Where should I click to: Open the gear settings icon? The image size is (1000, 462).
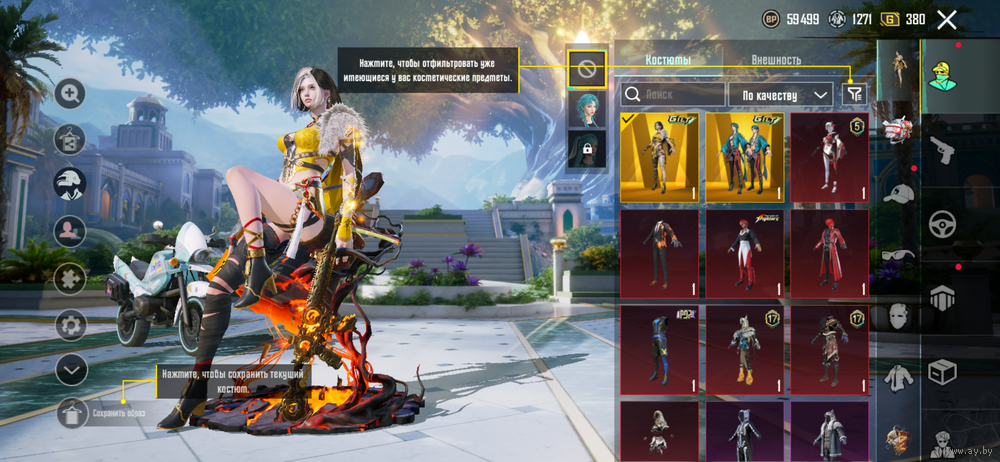coord(70,325)
